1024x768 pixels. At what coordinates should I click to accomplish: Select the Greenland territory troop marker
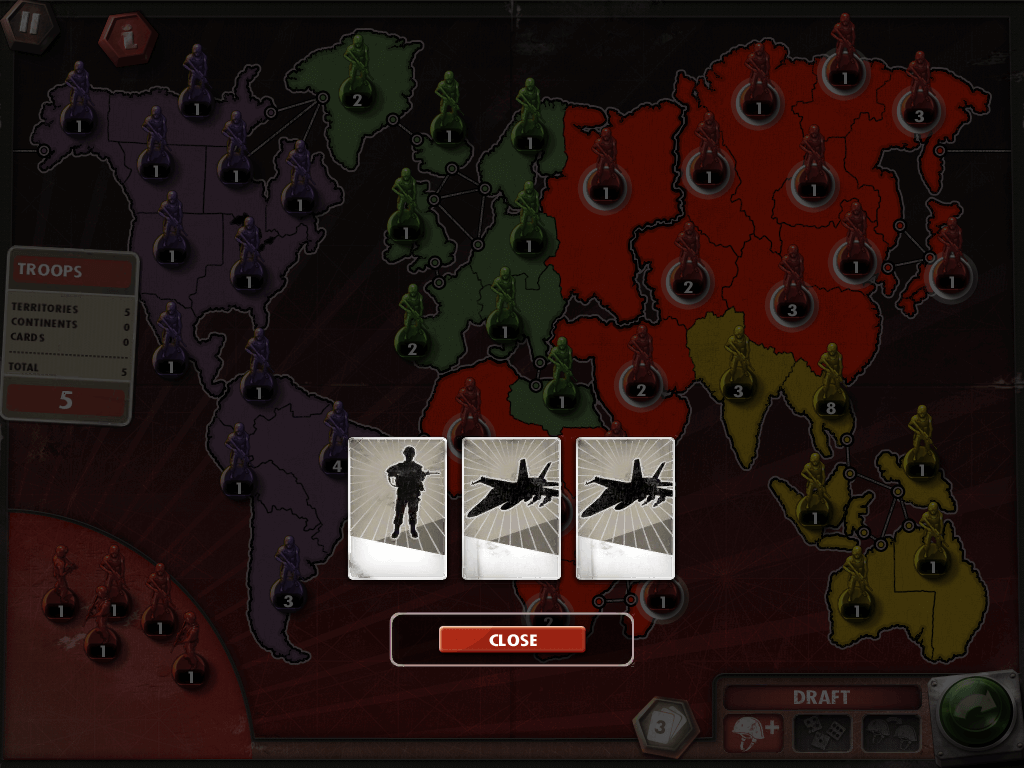click(x=357, y=98)
